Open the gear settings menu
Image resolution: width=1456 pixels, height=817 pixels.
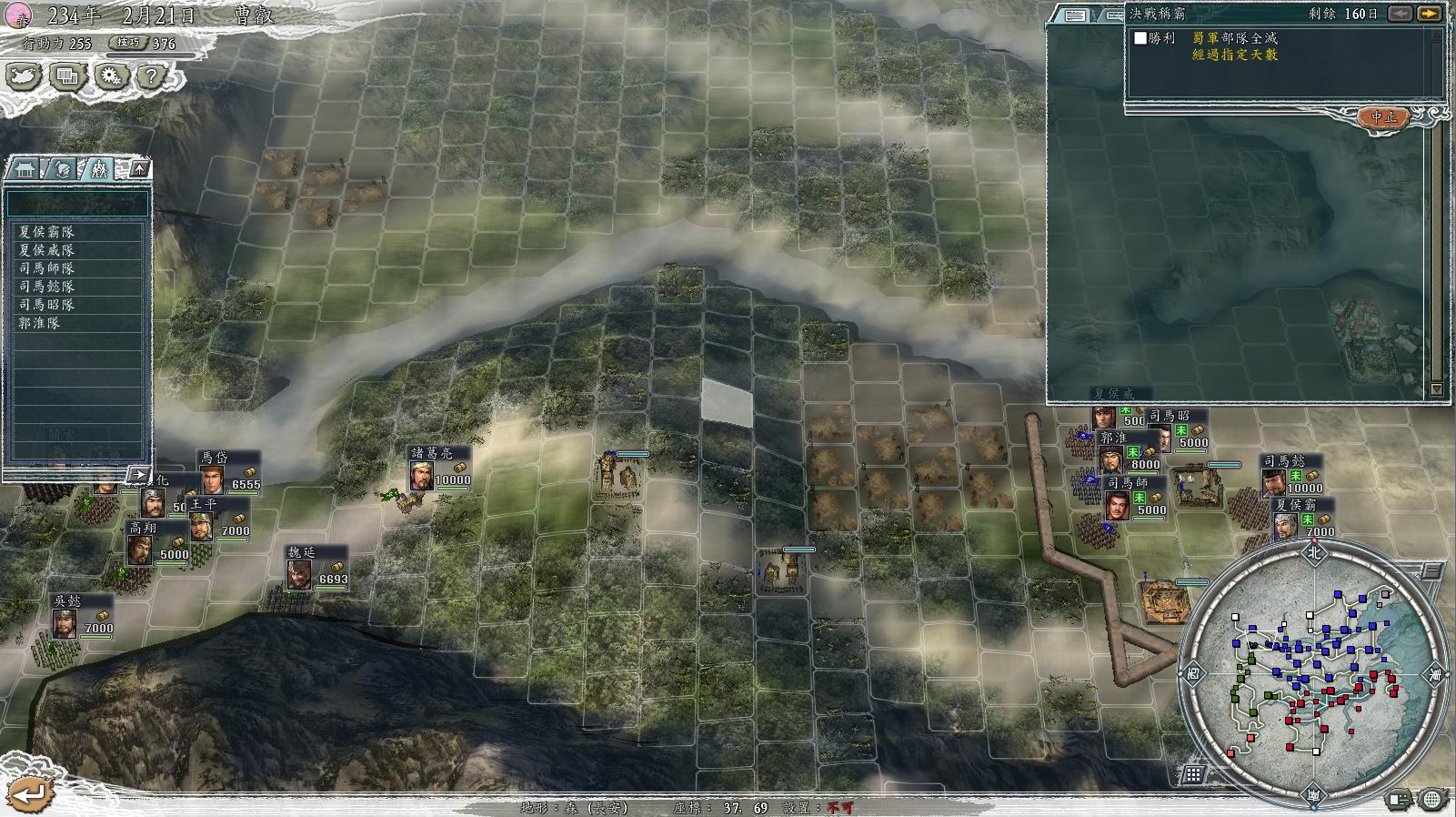(x=111, y=76)
